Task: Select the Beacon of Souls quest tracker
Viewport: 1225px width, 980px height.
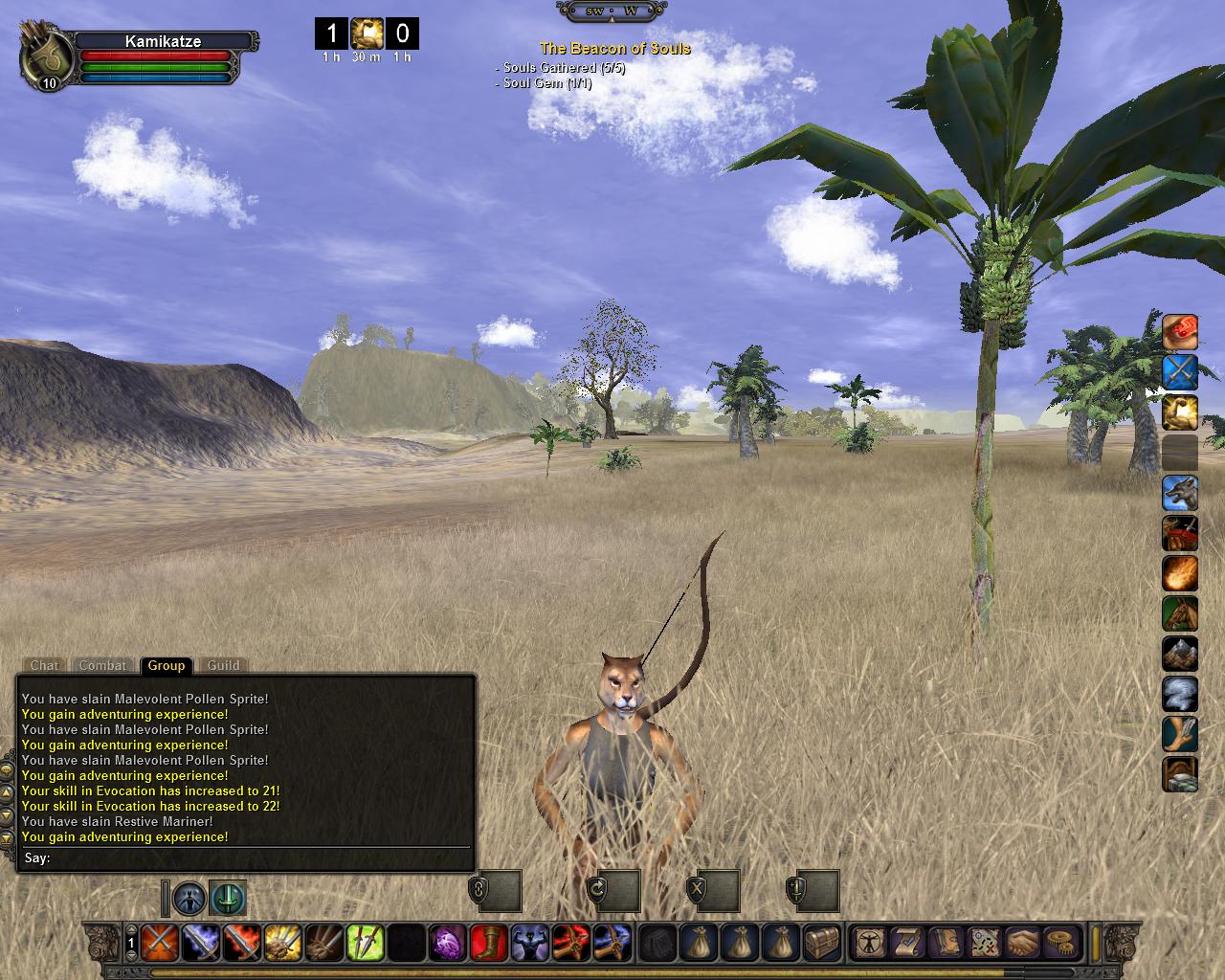Action: tap(614, 48)
